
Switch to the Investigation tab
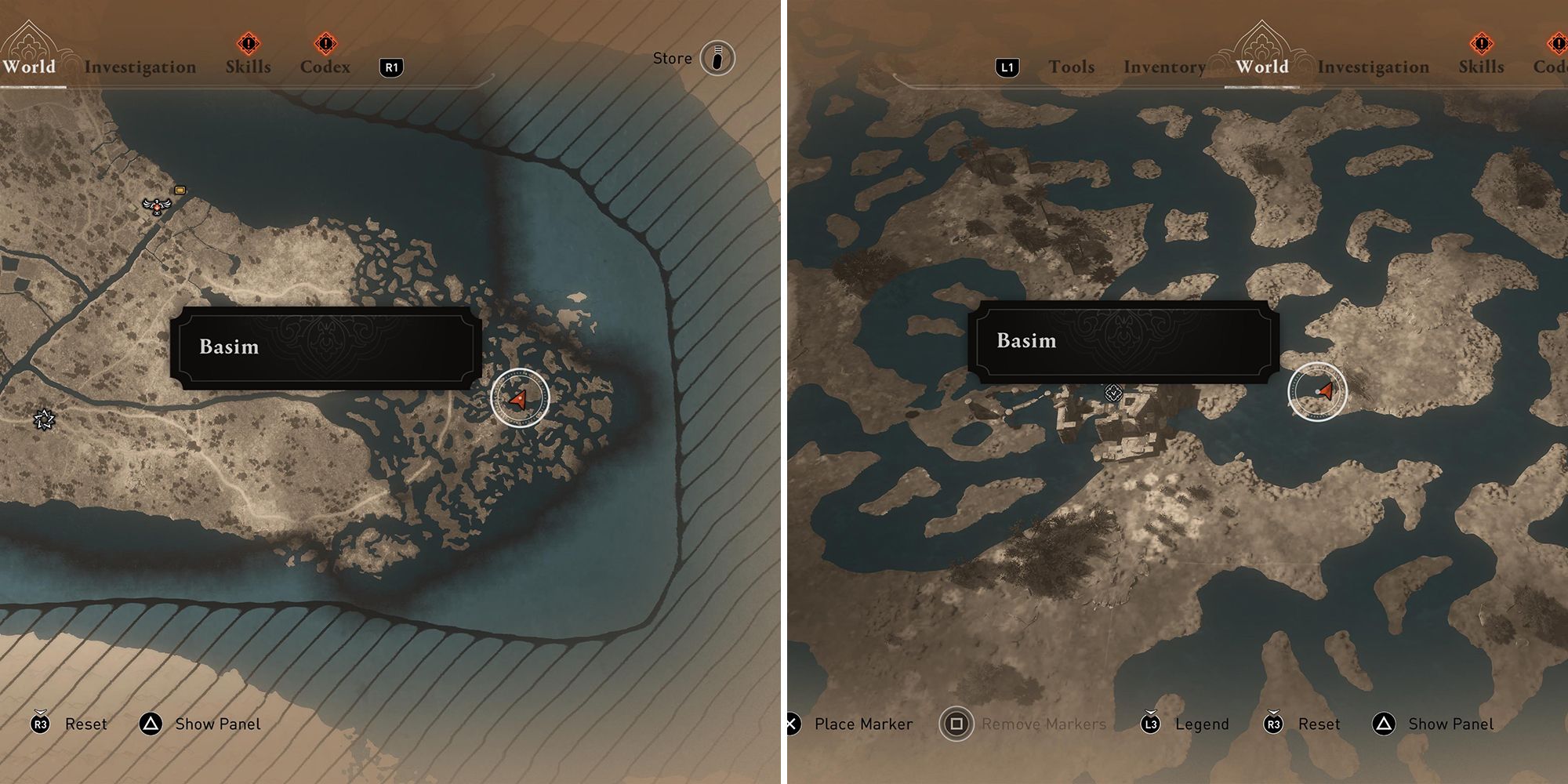[x=142, y=67]
